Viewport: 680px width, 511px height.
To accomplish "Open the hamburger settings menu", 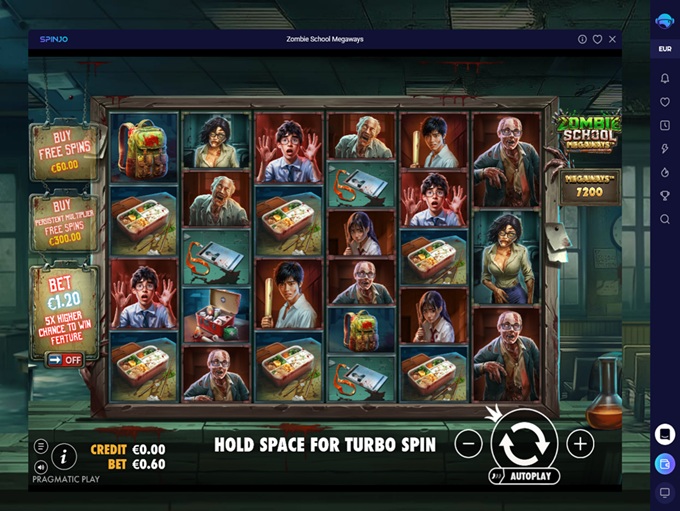I will coord(41,447).
